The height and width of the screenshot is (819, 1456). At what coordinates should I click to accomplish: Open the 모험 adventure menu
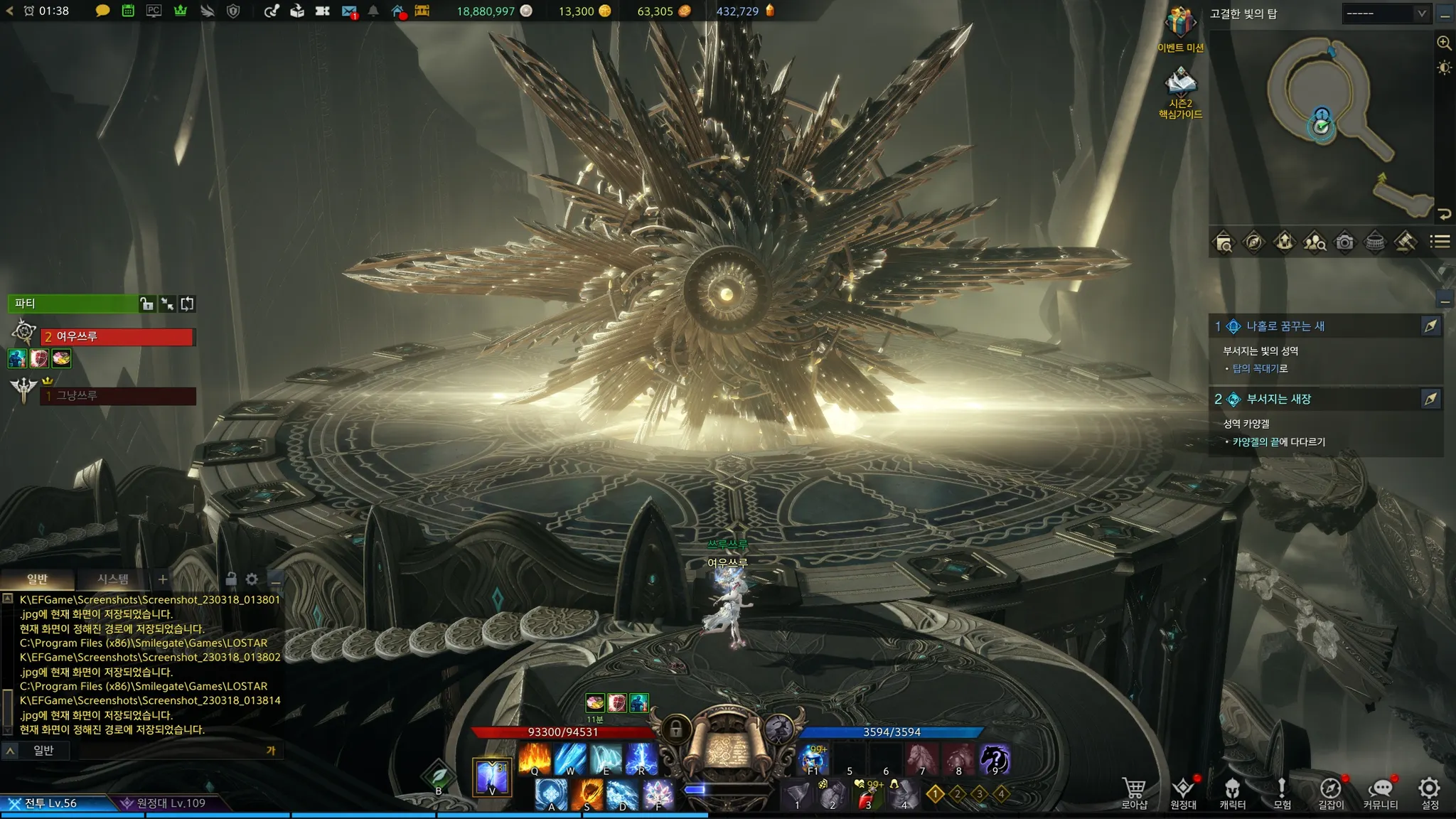(1282, 792)
